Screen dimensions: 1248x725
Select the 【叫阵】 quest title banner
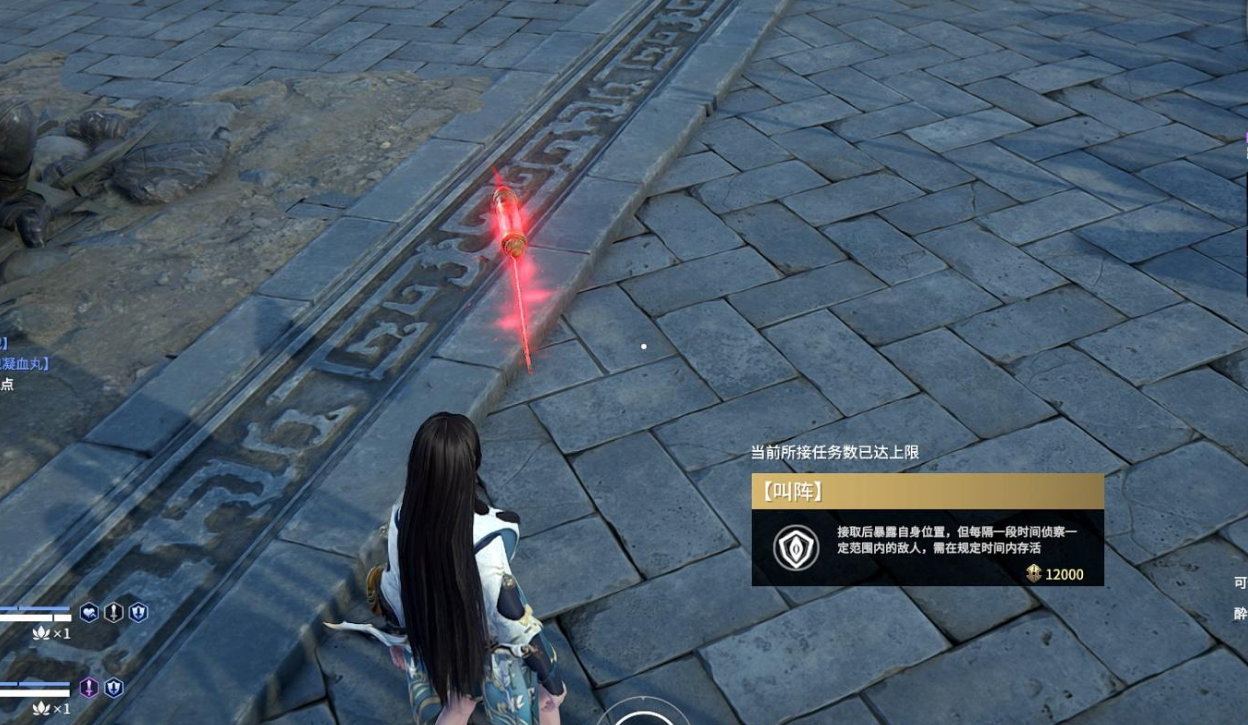coord(927,491)
